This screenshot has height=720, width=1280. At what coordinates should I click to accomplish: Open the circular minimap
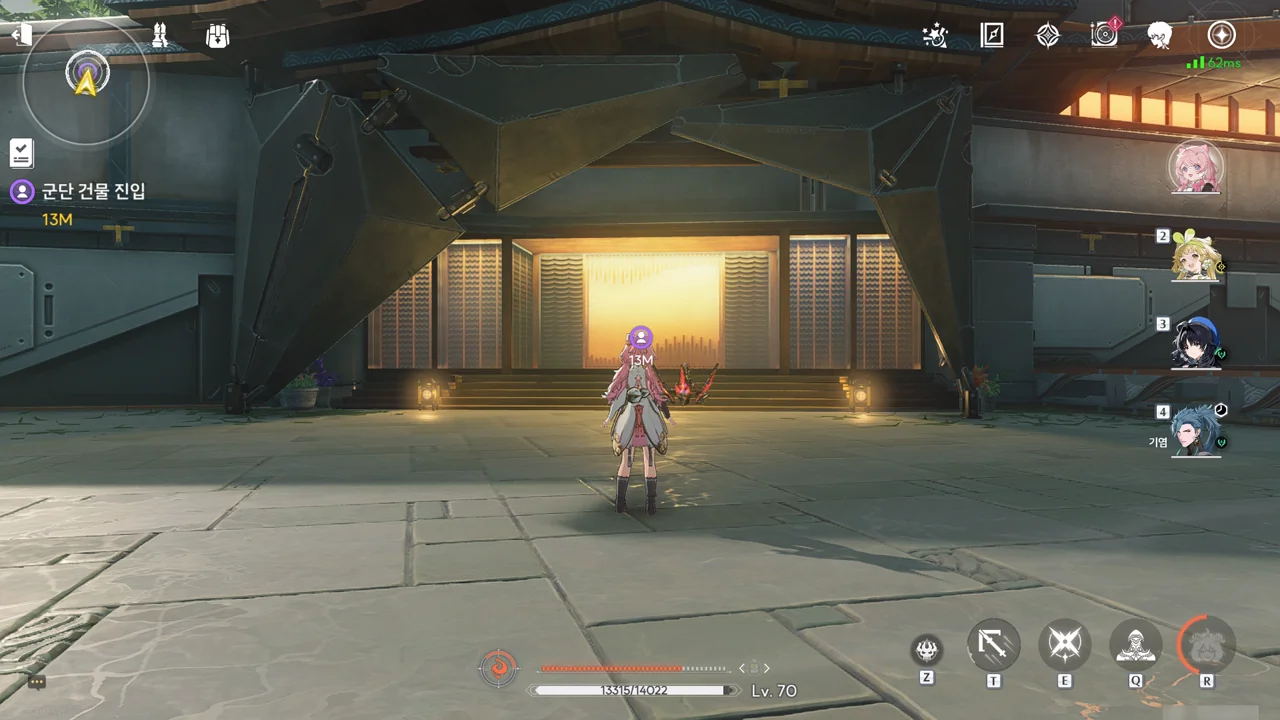[87, 82]
